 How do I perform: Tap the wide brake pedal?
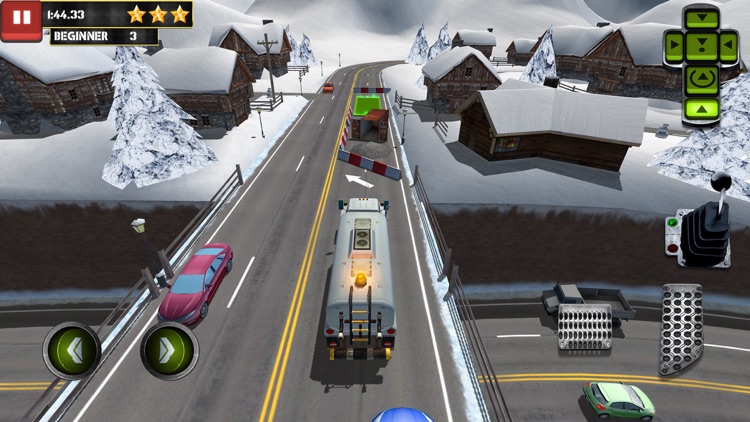point(584,327)
